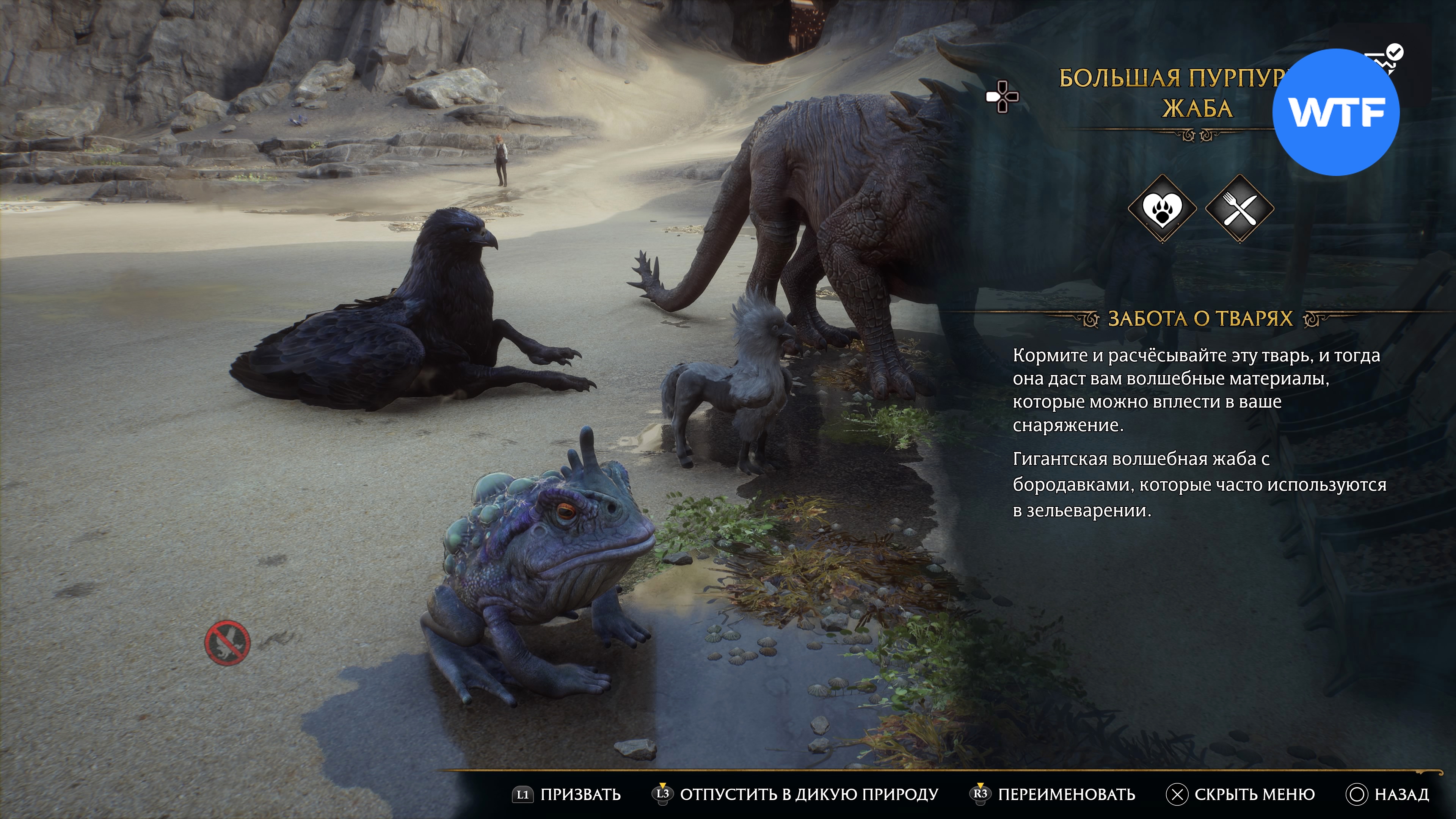Choose the Призвать summon option
The image size is (1456, 819).
tap(567, 794)
